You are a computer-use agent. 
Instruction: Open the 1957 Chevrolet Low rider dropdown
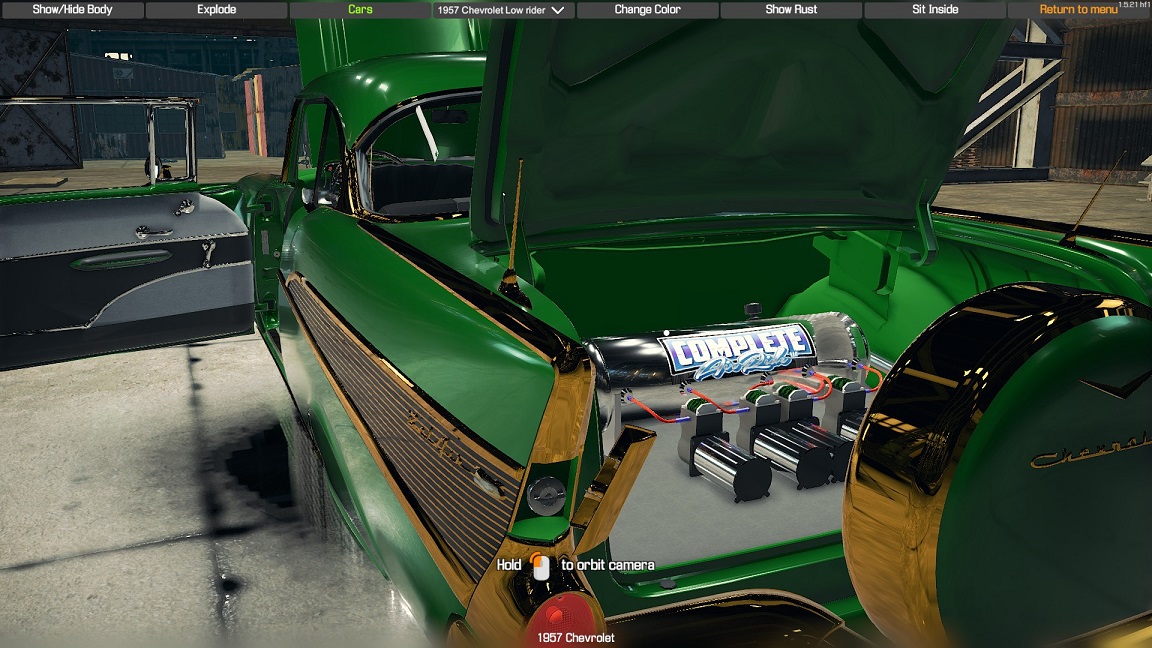[504, 10]
